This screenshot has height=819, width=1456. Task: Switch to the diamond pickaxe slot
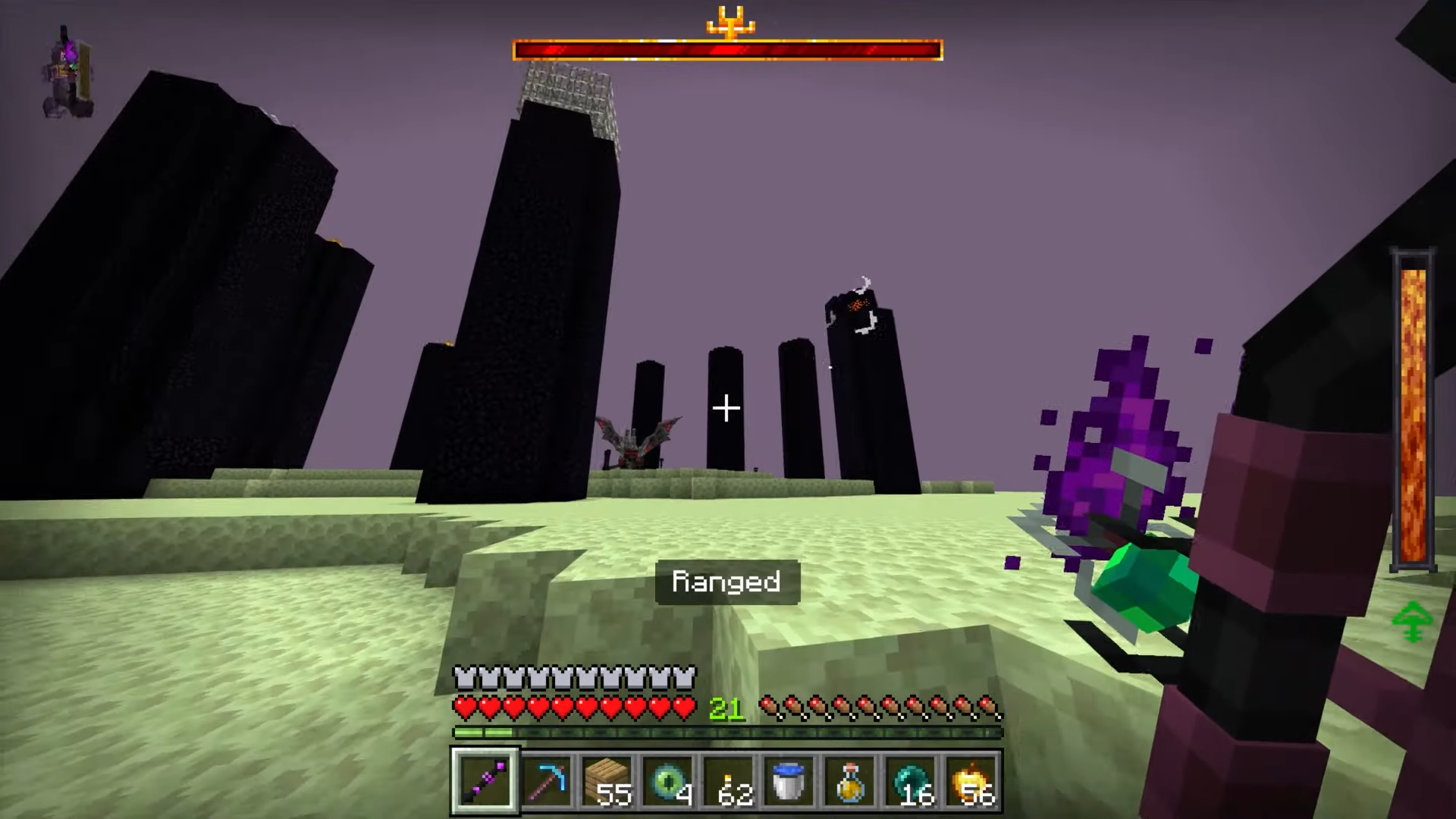(x=546, y=781)
